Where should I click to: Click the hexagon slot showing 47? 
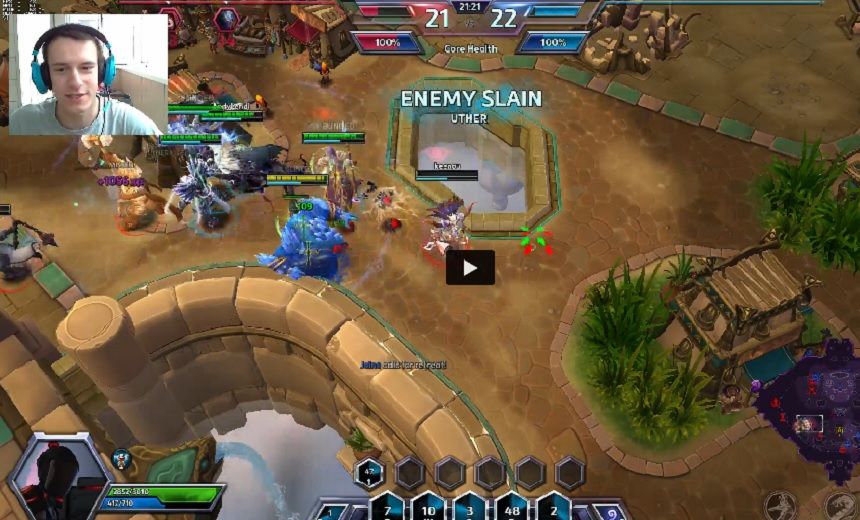pos(370,472)
